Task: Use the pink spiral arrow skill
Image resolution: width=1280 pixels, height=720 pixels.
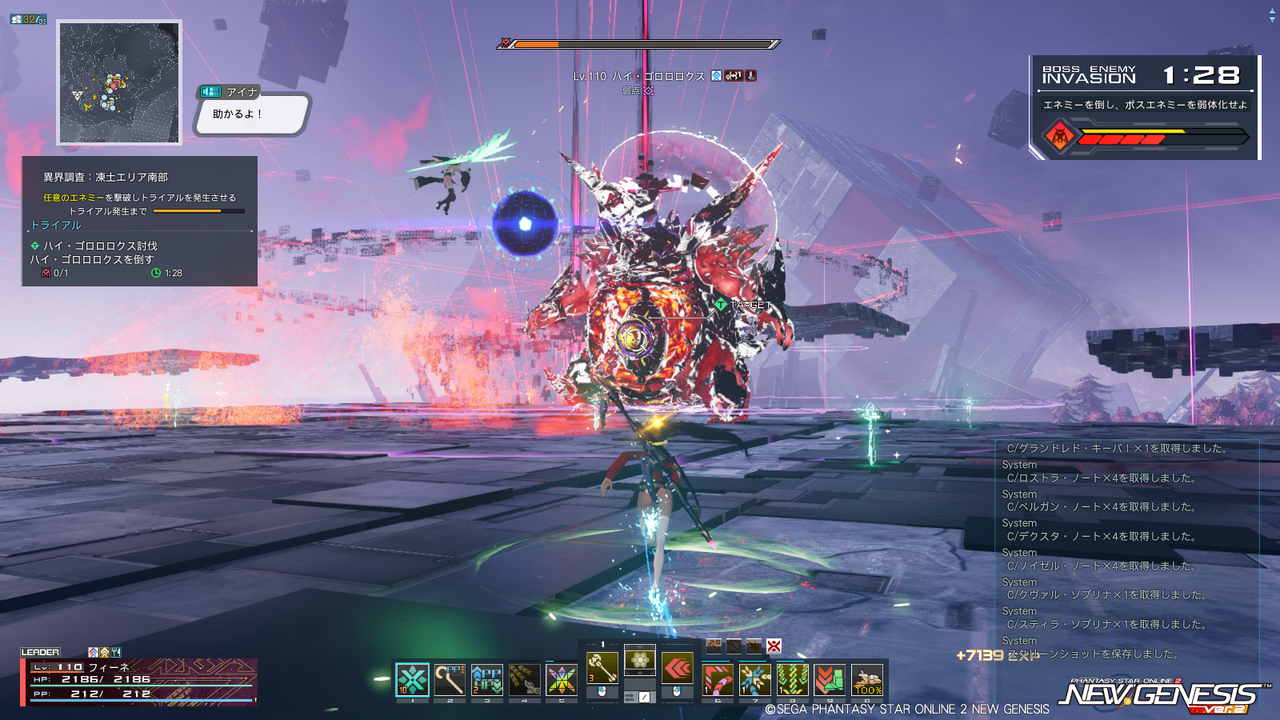Action: click(x=718, y=680)
